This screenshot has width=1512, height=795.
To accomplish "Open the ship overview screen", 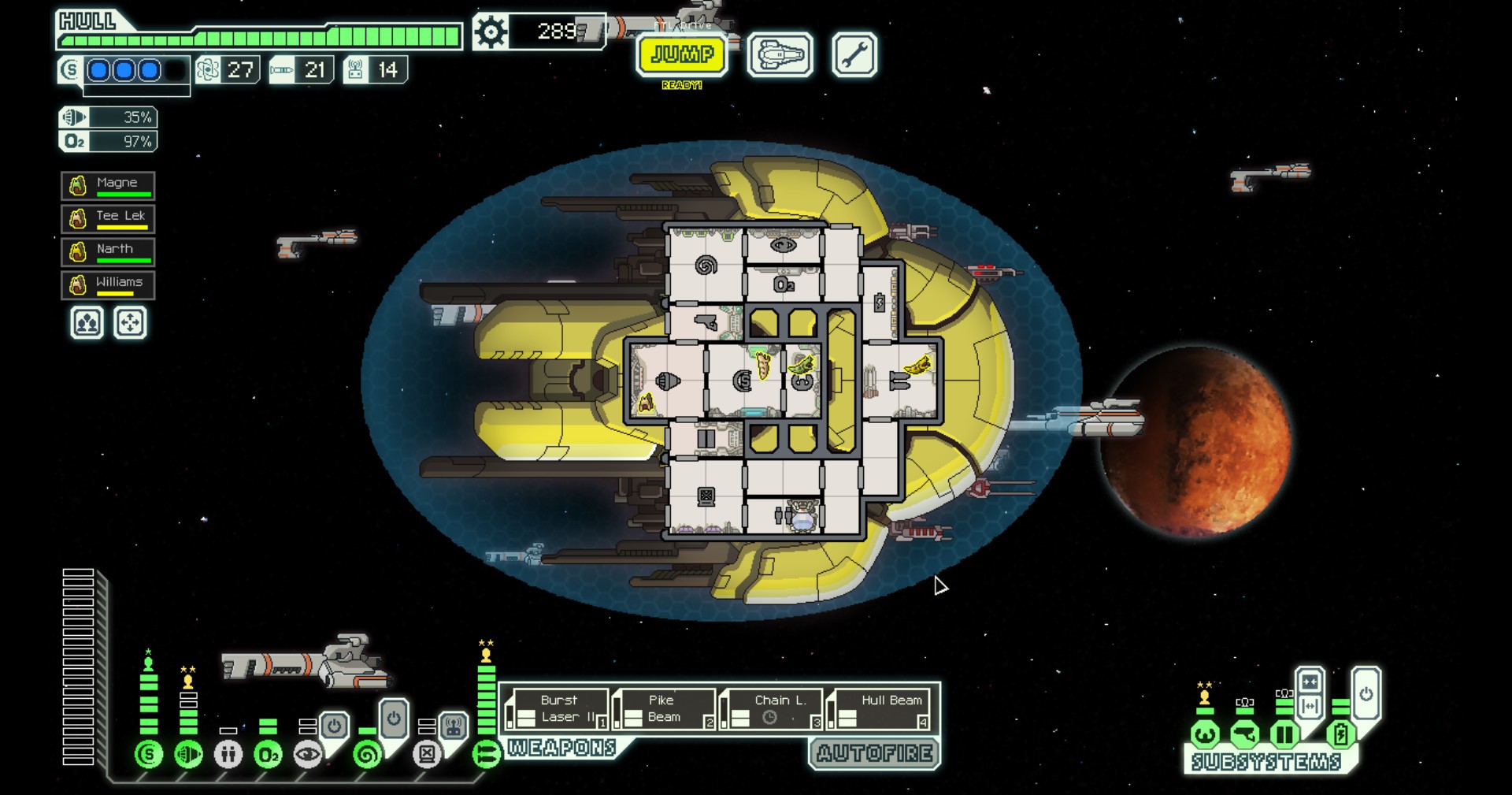I will pos(780,55).
